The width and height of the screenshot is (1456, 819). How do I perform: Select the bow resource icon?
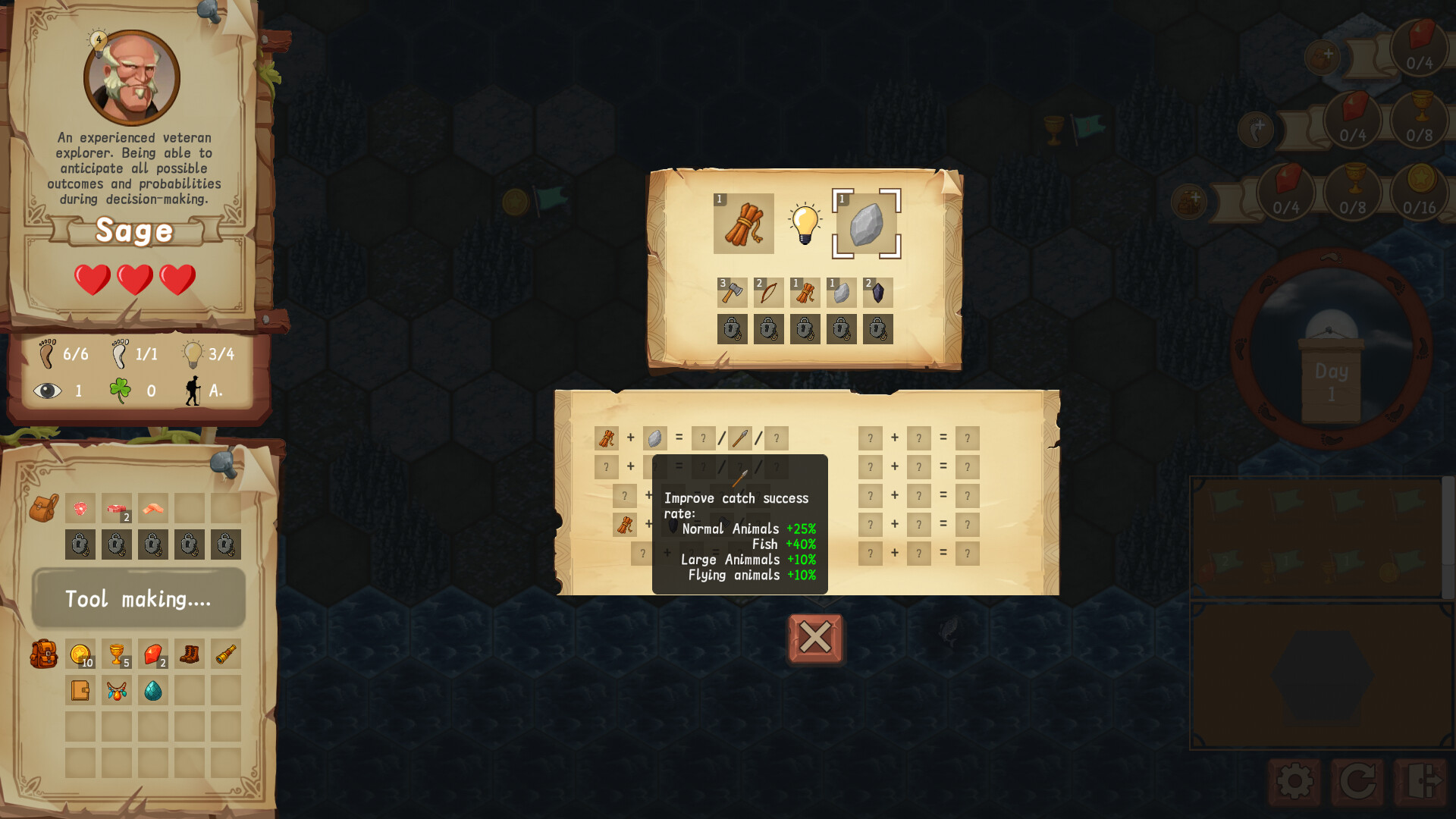[767, 291]
